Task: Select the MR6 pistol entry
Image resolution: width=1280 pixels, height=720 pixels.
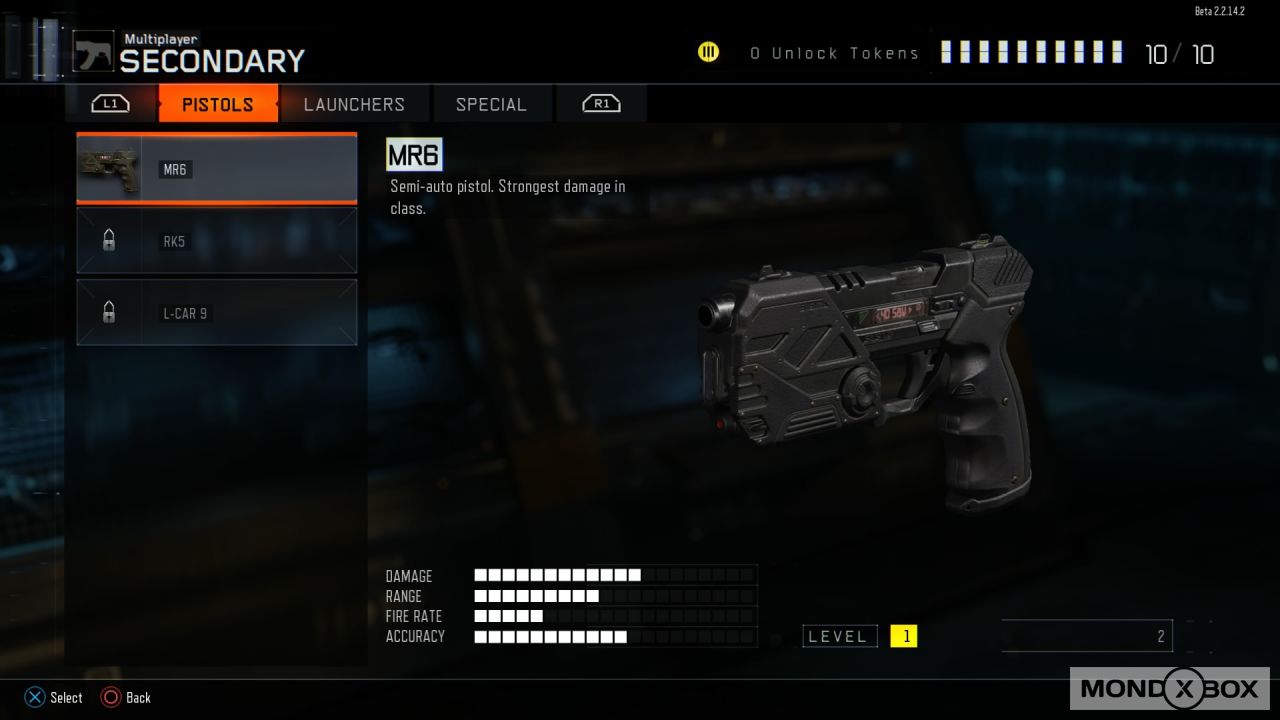Action: click(x=217, y=169)
